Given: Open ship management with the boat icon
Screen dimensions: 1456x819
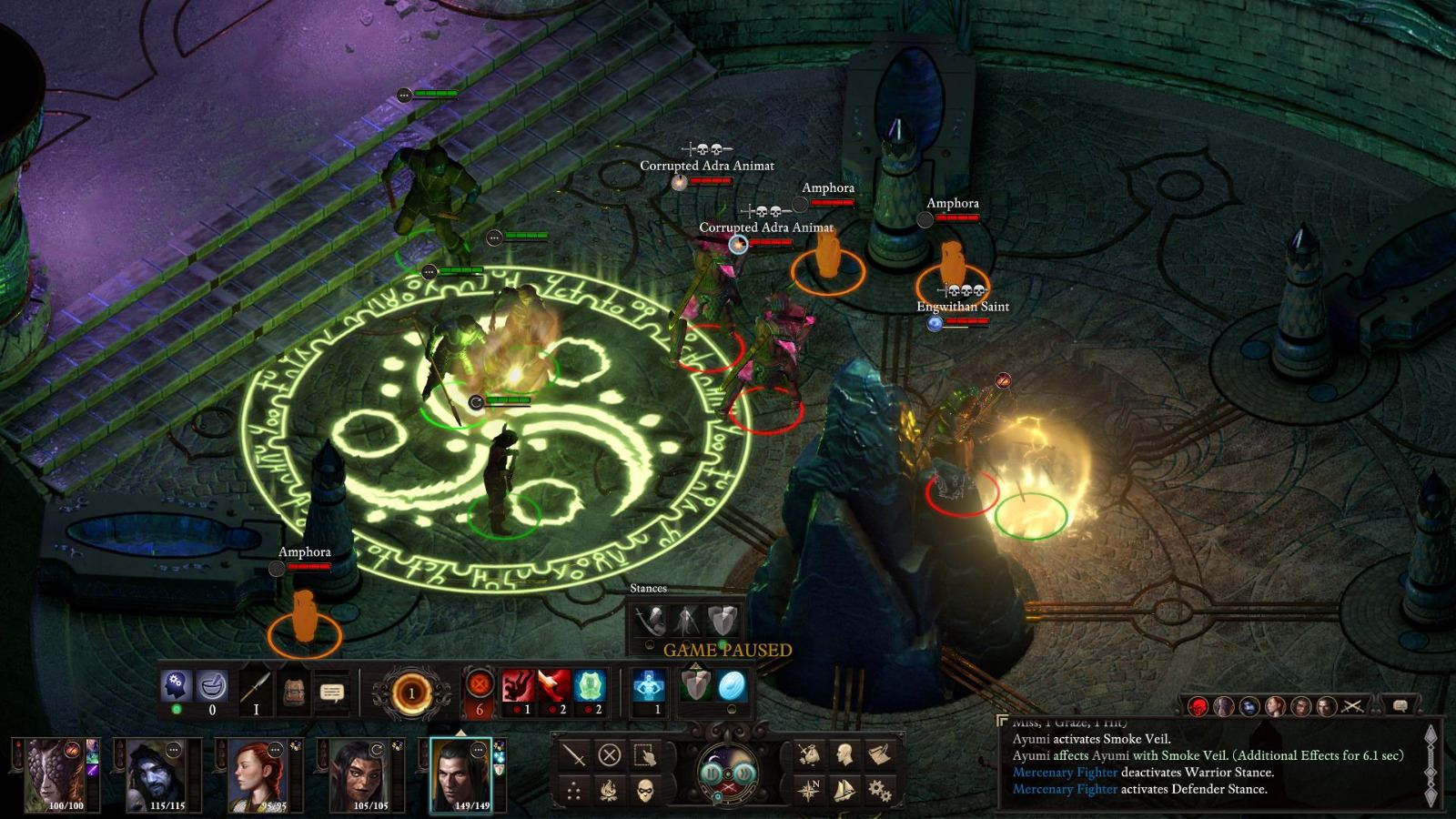Looking at the screenshot, I should pos(844,789).
